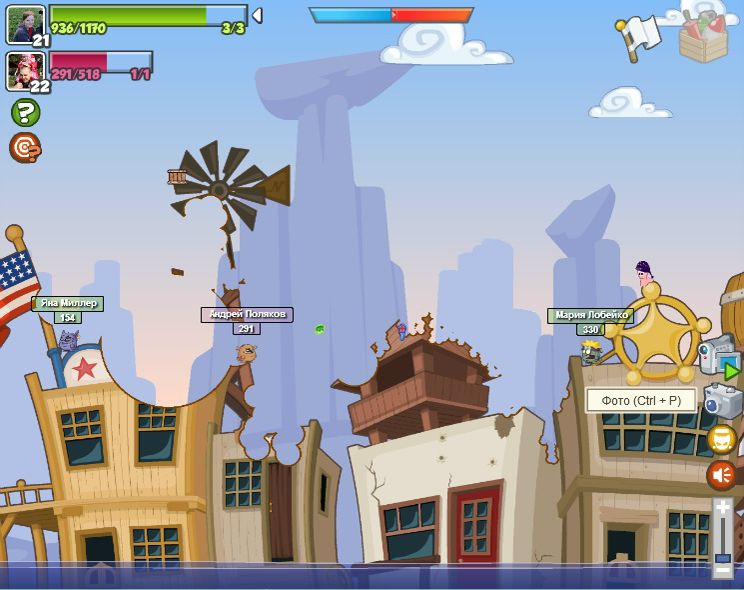This screenshot has height=590, width=744.
Task: Collapse the team panel with the white arrow
Action: click(257, 15)
